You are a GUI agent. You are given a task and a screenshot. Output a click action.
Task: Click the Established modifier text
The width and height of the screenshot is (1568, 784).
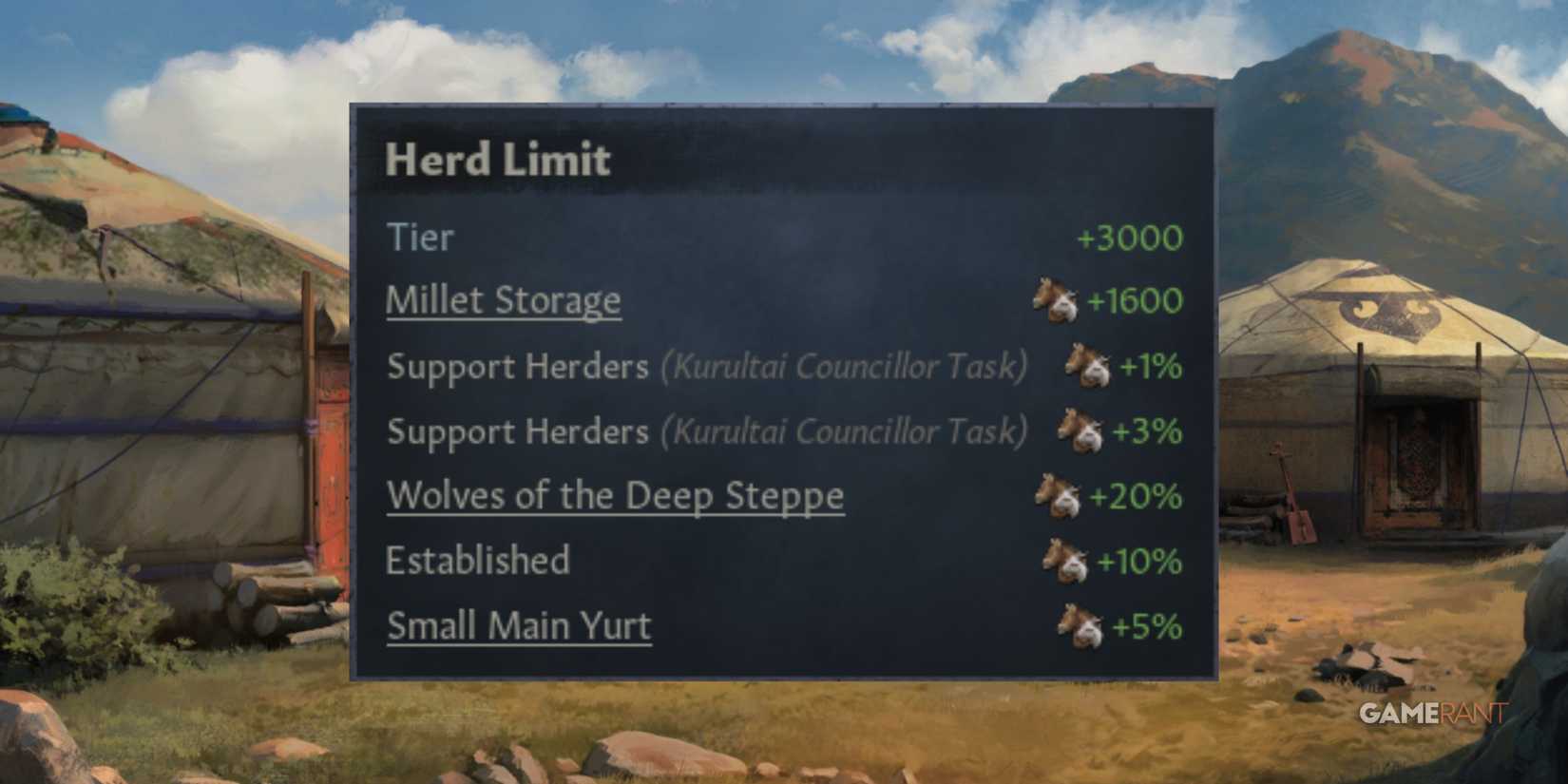coord(477,561)
